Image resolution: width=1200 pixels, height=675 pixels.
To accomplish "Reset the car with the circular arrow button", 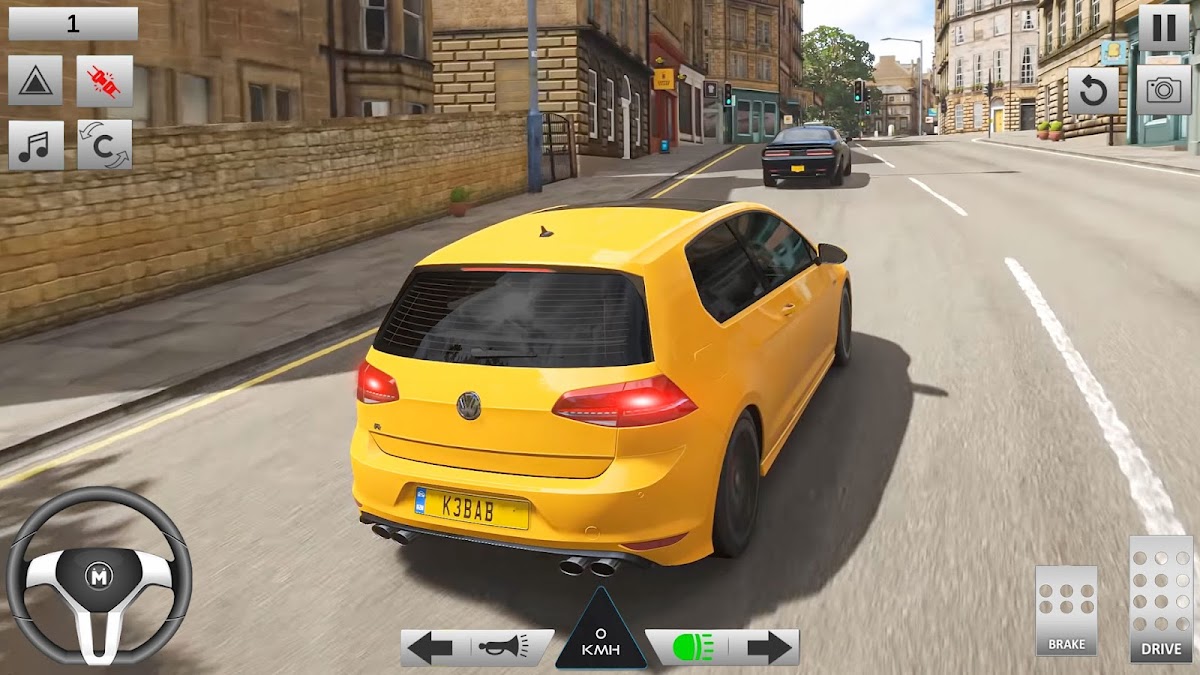I will pyautogui.click(x=1093, y=91).
